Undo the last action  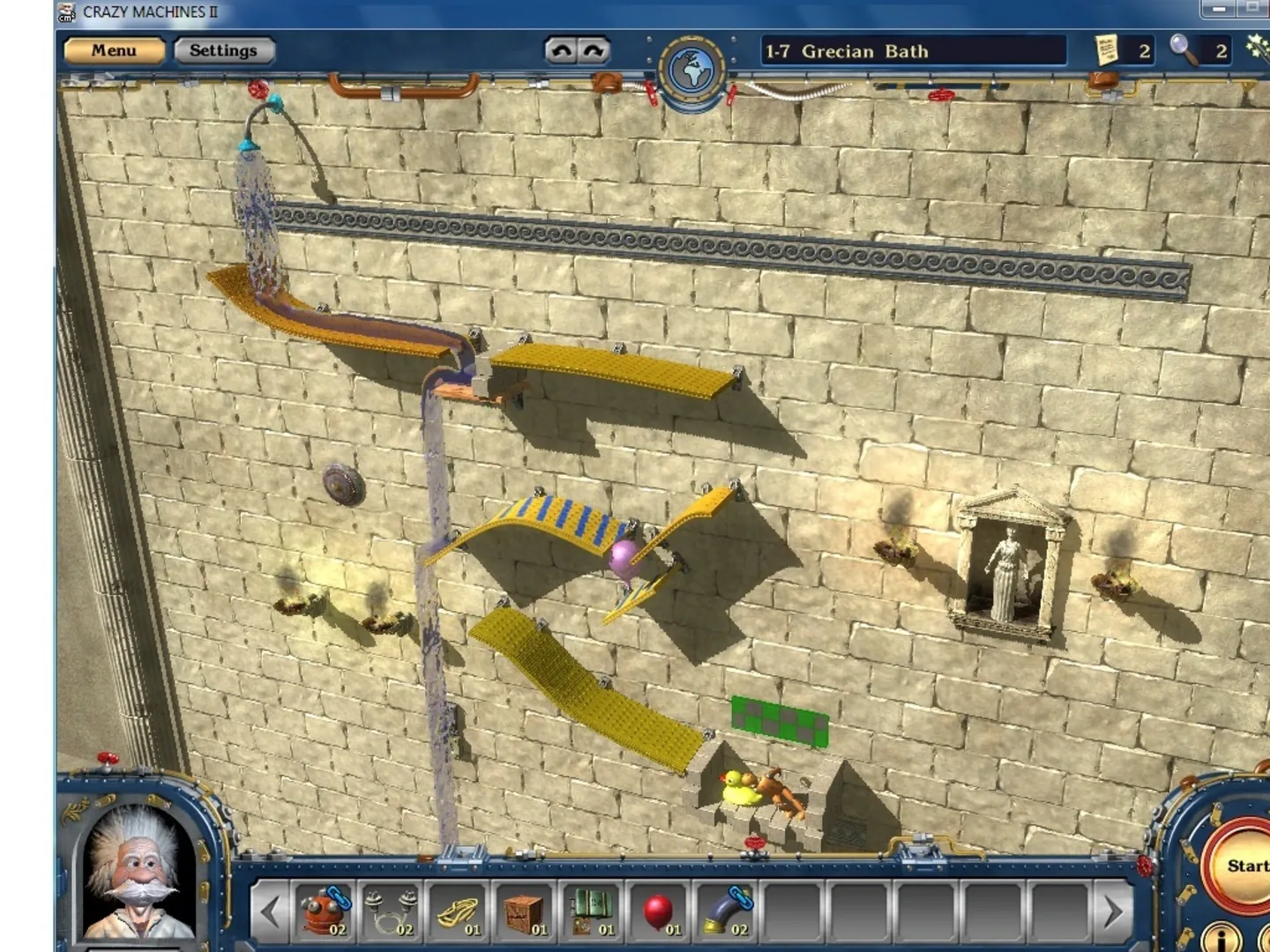coord(561,51)
